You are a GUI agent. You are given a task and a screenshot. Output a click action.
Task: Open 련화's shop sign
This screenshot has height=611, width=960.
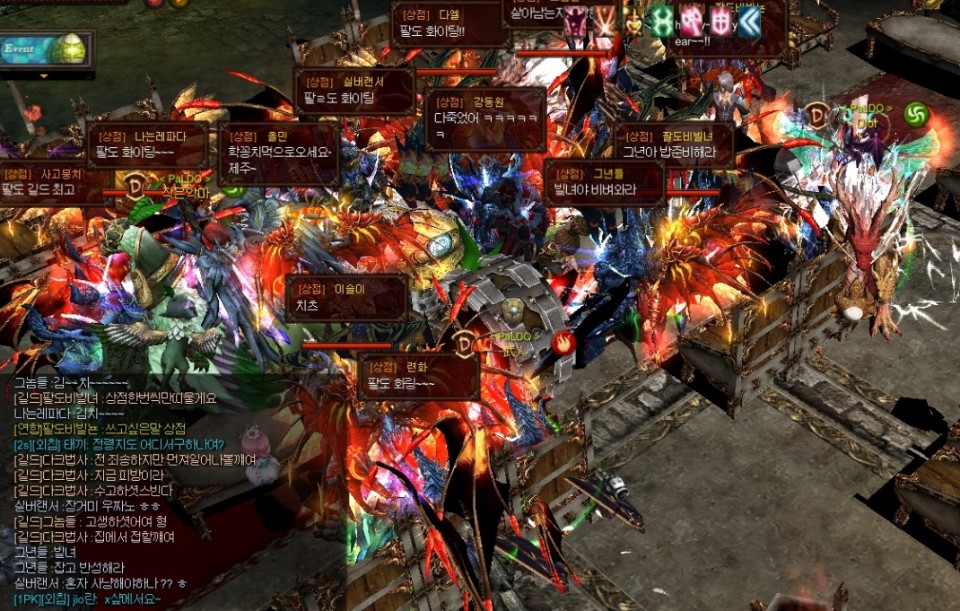[418, 376]
